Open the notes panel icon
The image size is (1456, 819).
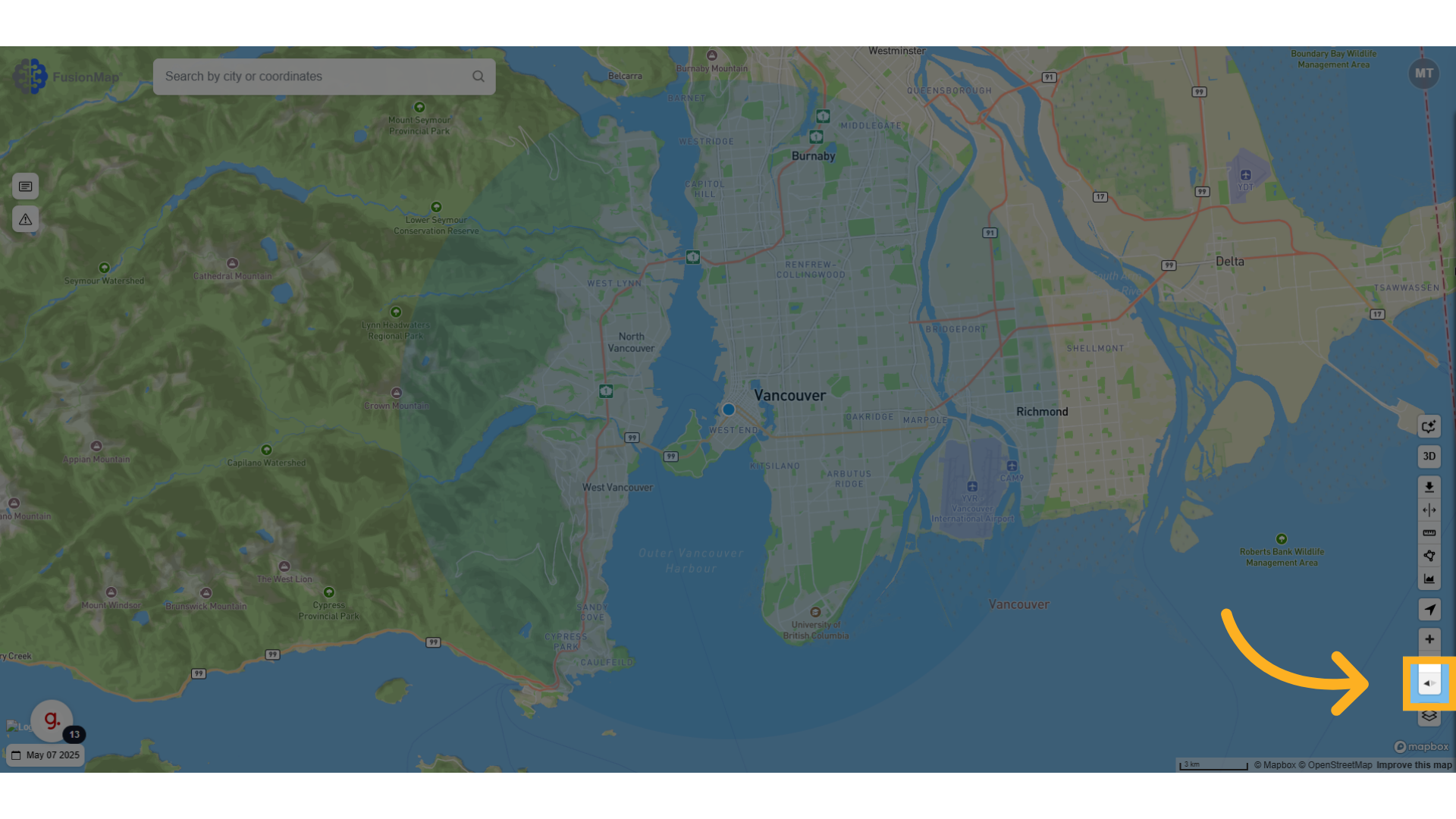pyautogui.click(x=25, y=186)
